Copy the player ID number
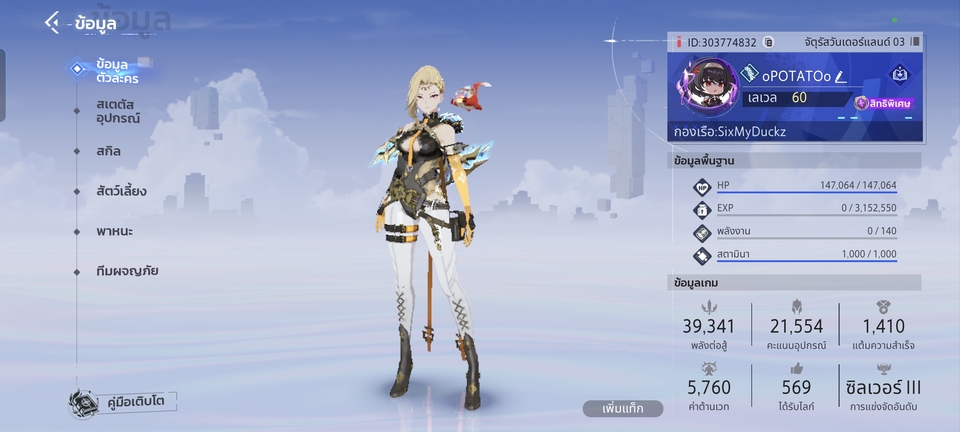Image resolution: width=960 pixels, height=432 pixels. tap(768, 42)
